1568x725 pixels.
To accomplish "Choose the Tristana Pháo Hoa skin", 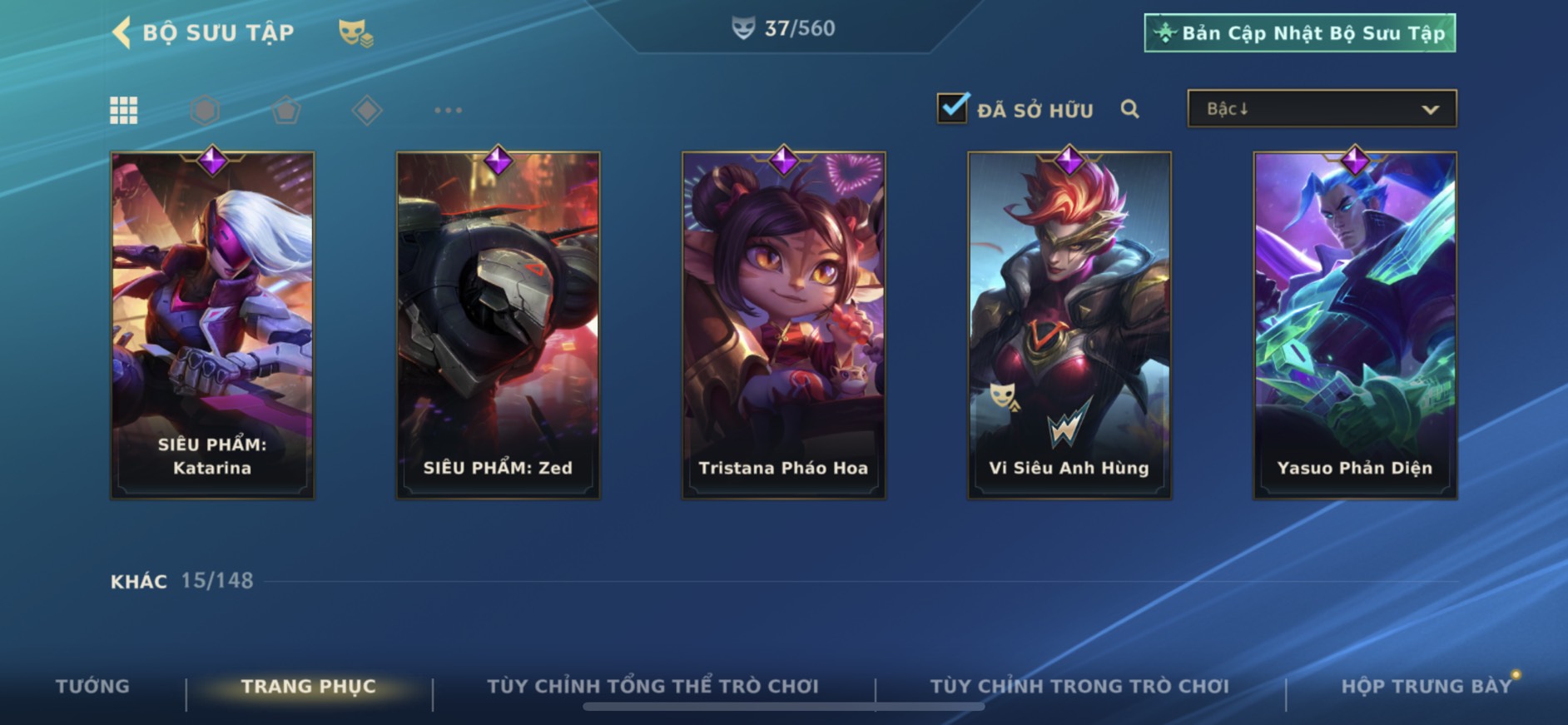I will pos(783,325).
